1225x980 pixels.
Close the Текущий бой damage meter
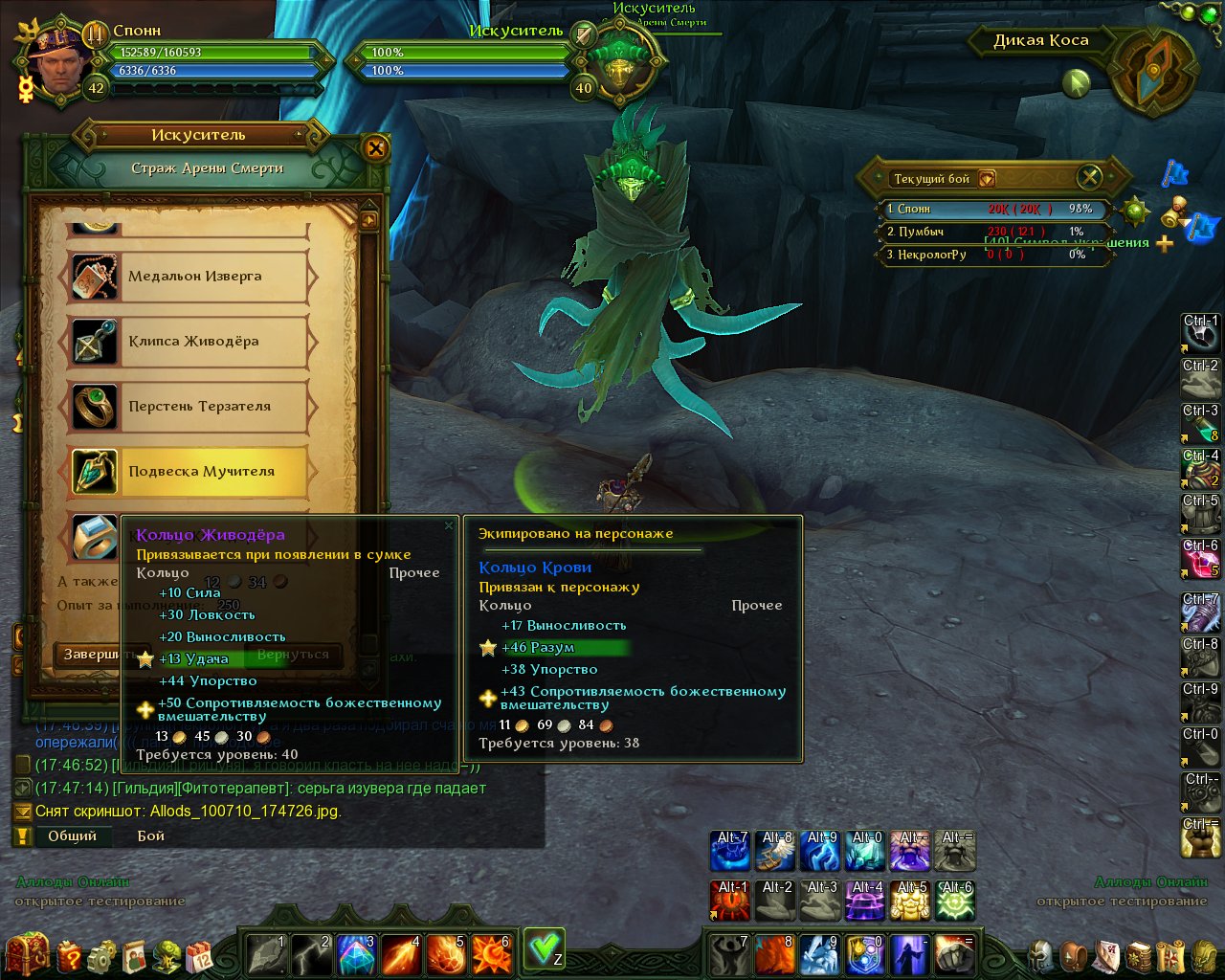1089,177
